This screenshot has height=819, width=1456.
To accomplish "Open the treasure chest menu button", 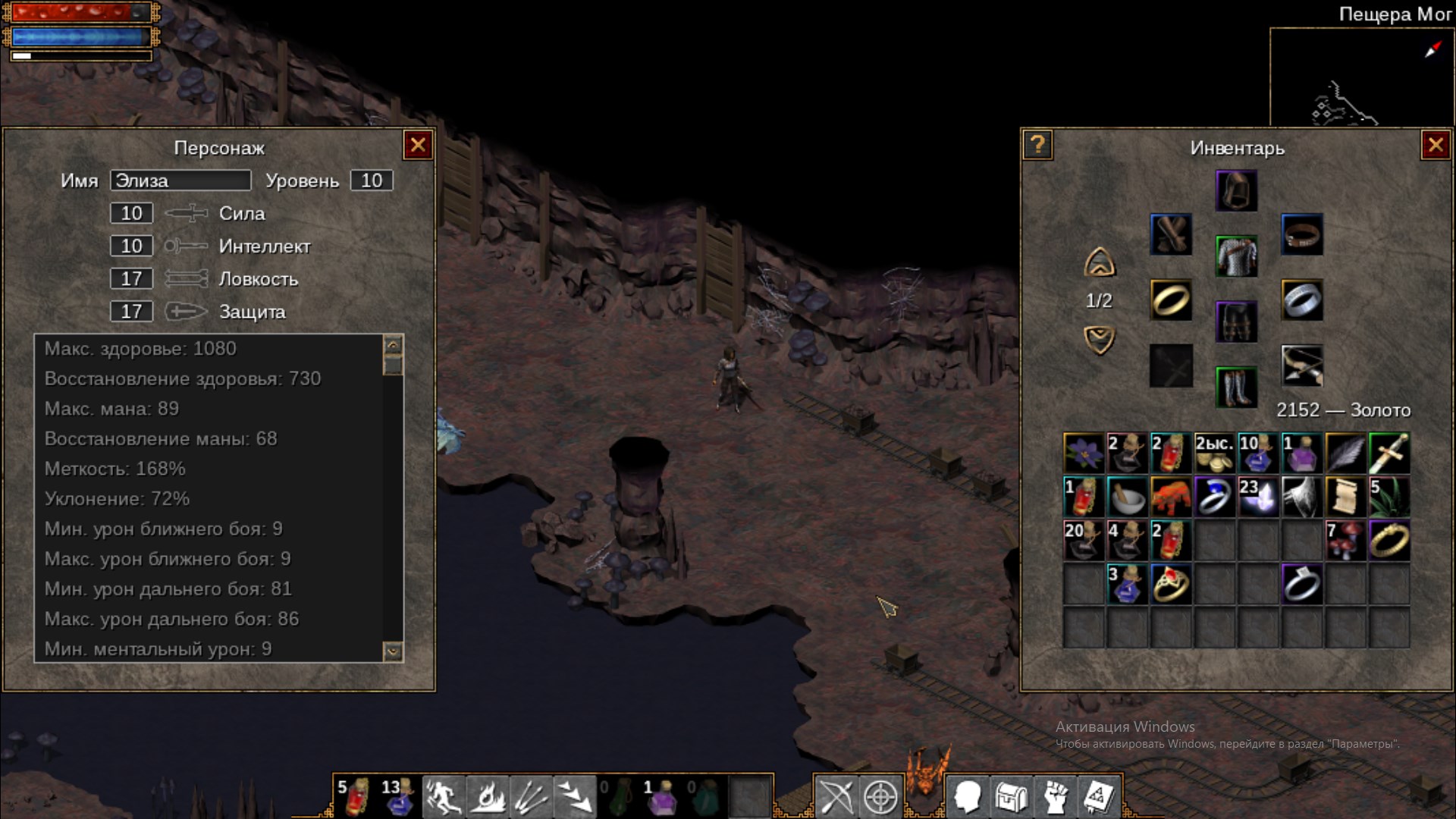I will 1011,796.
